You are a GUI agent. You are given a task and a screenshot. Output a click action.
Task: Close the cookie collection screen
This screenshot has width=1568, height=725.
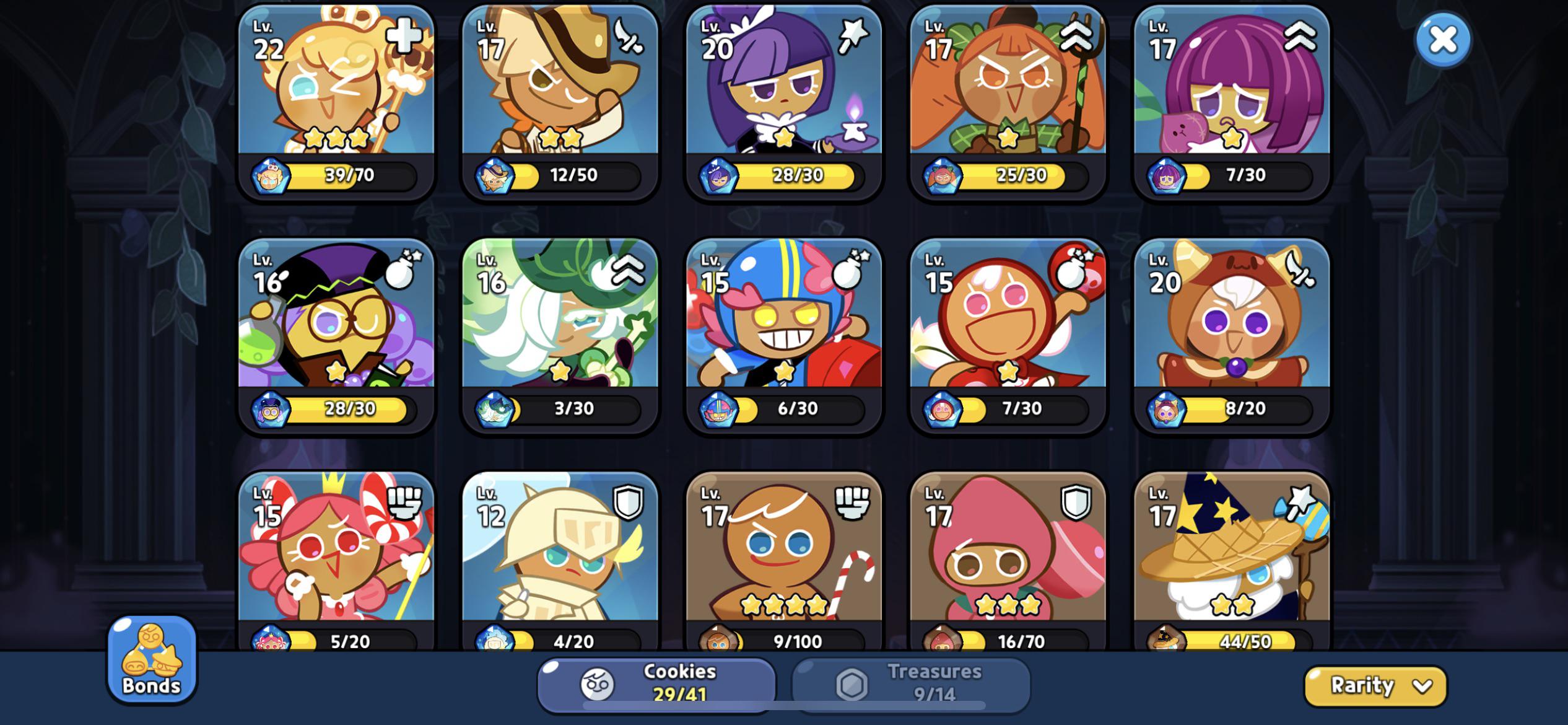click(x=1443, y=40)
